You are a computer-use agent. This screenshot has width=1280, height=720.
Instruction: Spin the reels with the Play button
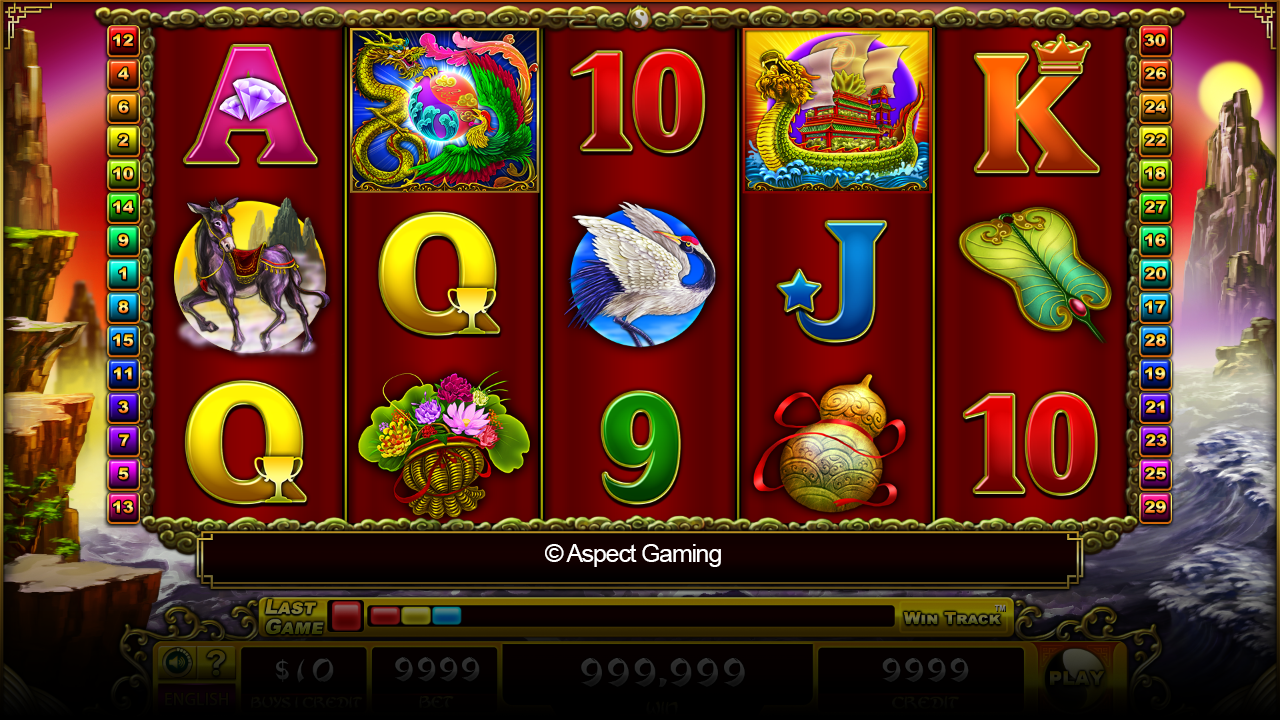1075,675
